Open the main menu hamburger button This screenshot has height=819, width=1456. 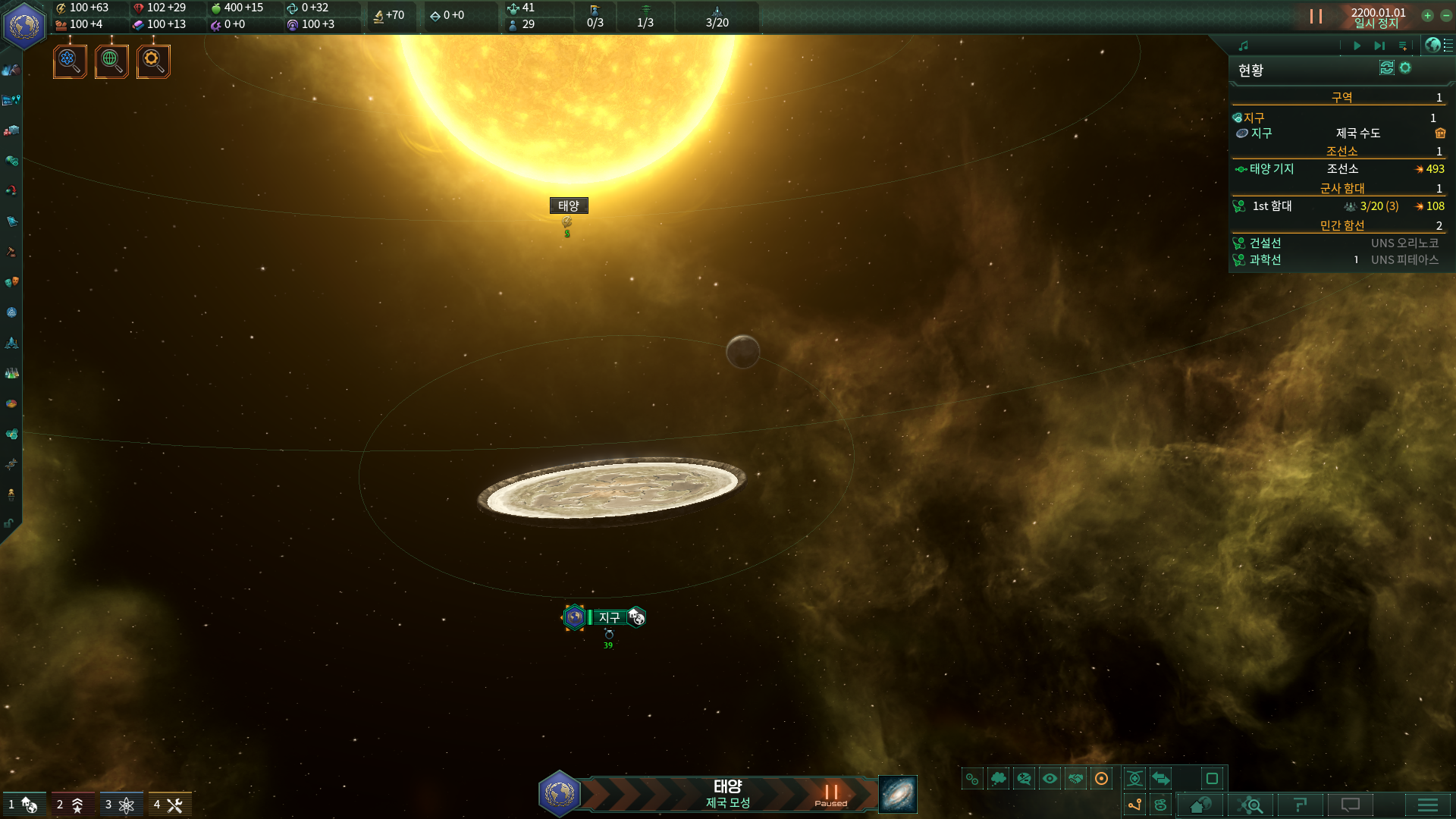click(1427, 805)
